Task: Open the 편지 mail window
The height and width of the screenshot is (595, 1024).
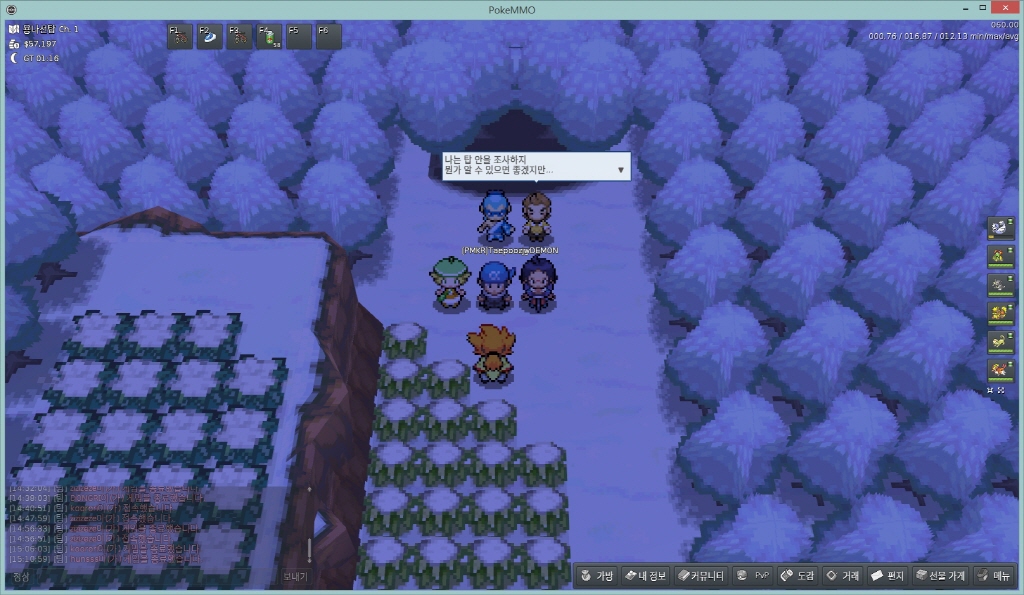Action: pyautogui.click(x=887, y=576)
